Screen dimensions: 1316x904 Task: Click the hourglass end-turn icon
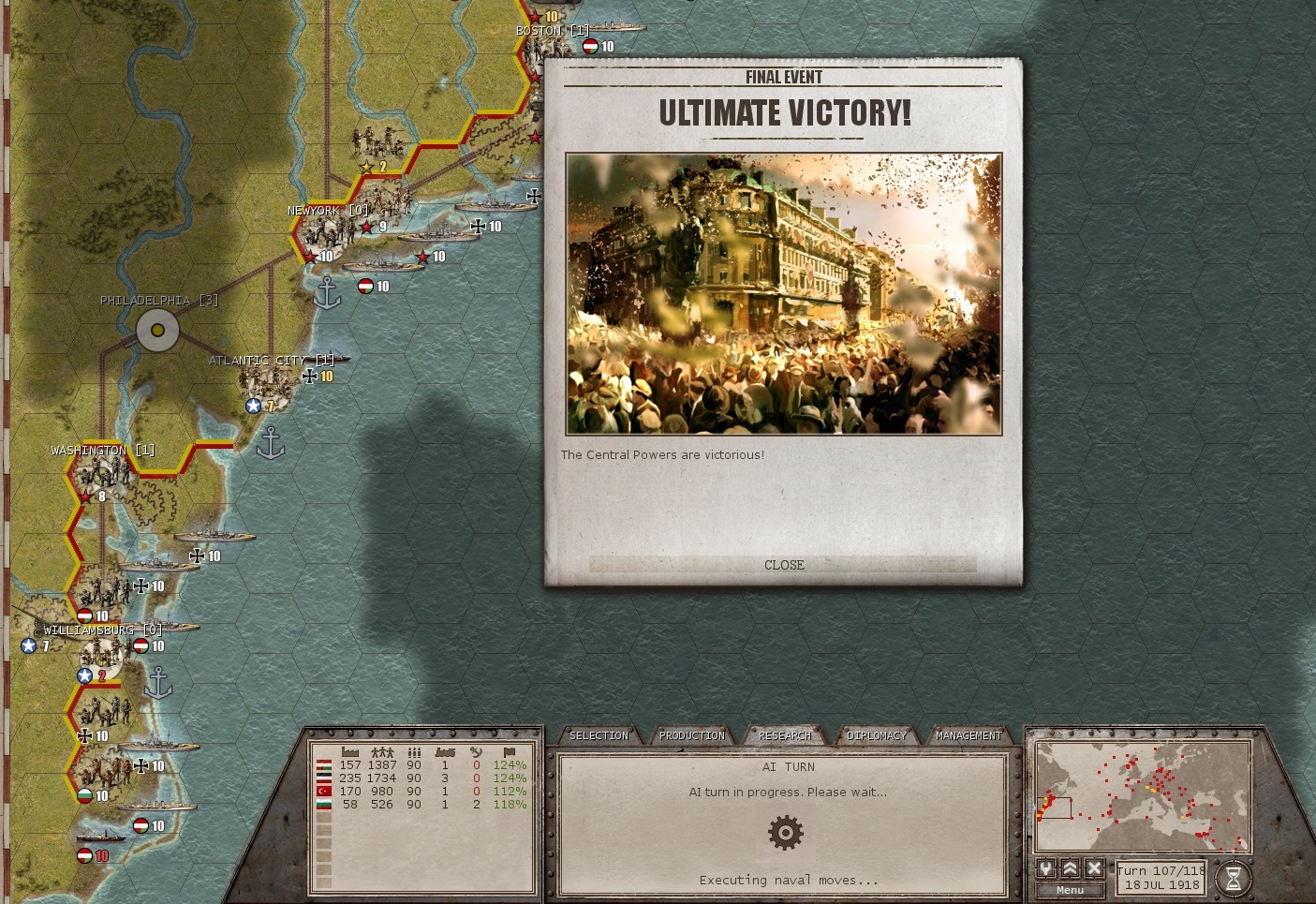pos(1233,879)
